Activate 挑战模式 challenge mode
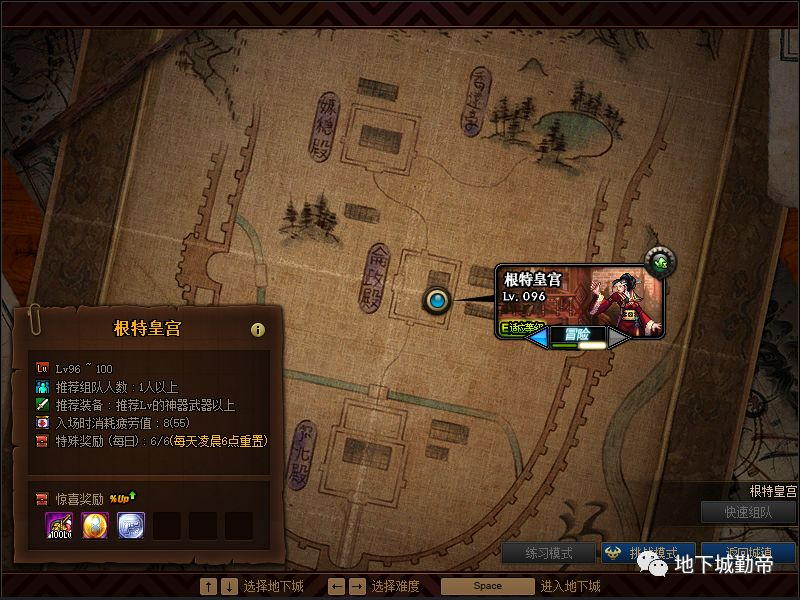Screen dimensions: 800x600 [x=646, y=553]
